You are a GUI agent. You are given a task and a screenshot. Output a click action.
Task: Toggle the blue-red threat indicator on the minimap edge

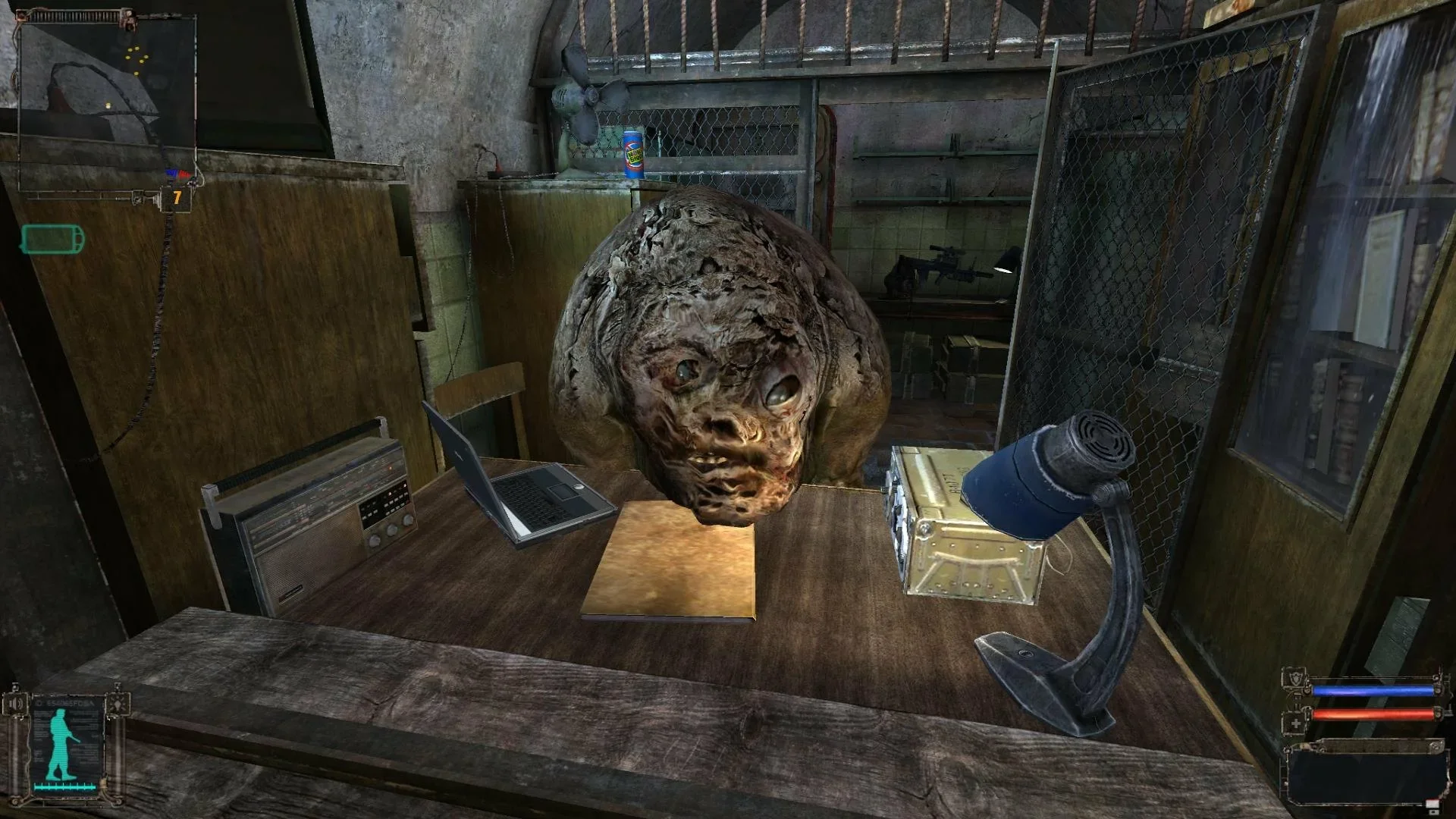click(x=177, y=173)
